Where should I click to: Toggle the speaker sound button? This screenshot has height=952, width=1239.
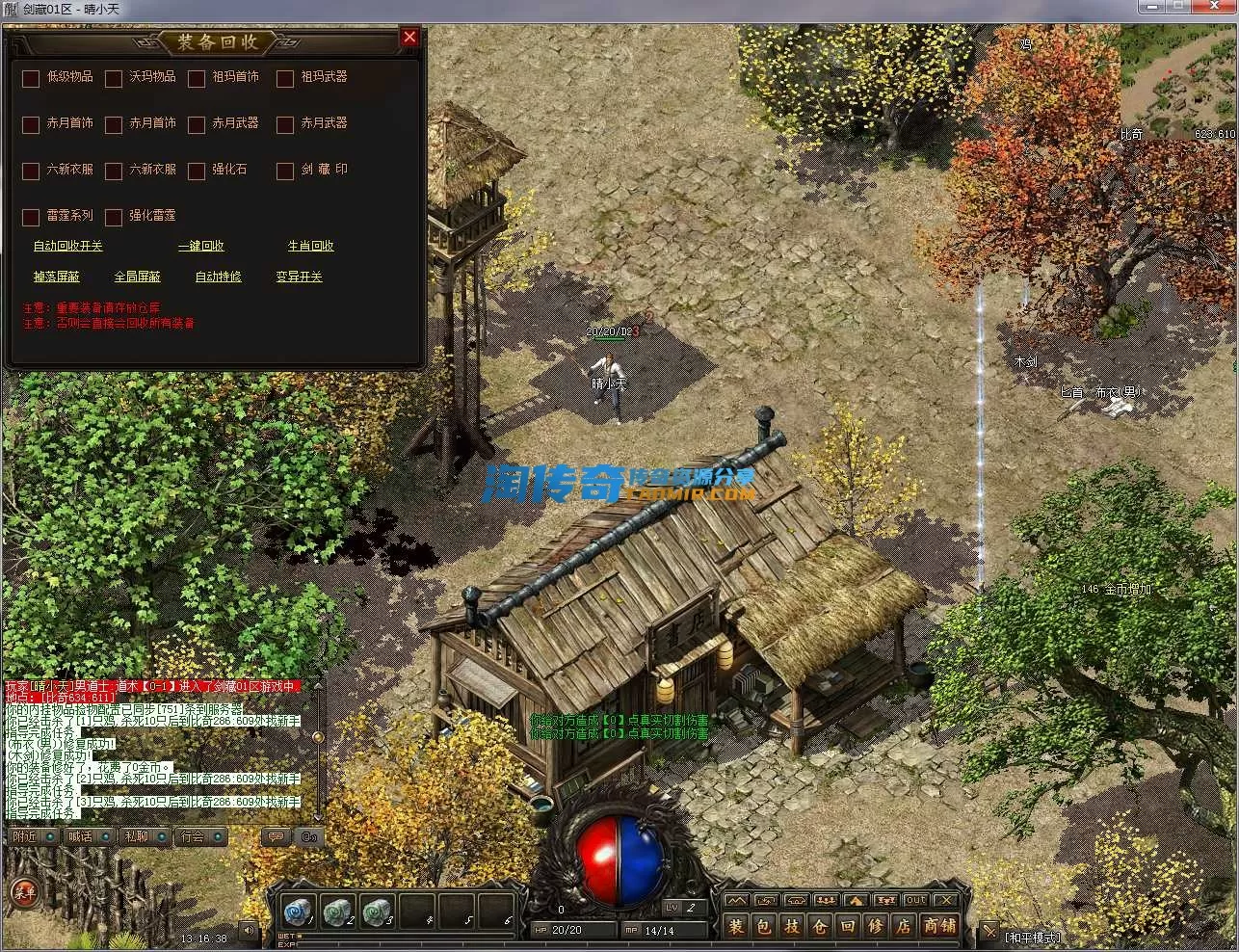(x=249, y=931)
